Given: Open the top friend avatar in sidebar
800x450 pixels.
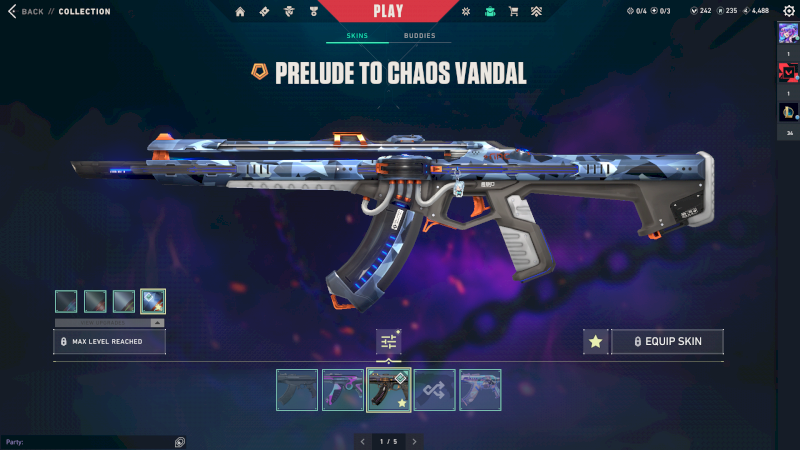Looking at the screenshot, I should [x=787, y=33].
